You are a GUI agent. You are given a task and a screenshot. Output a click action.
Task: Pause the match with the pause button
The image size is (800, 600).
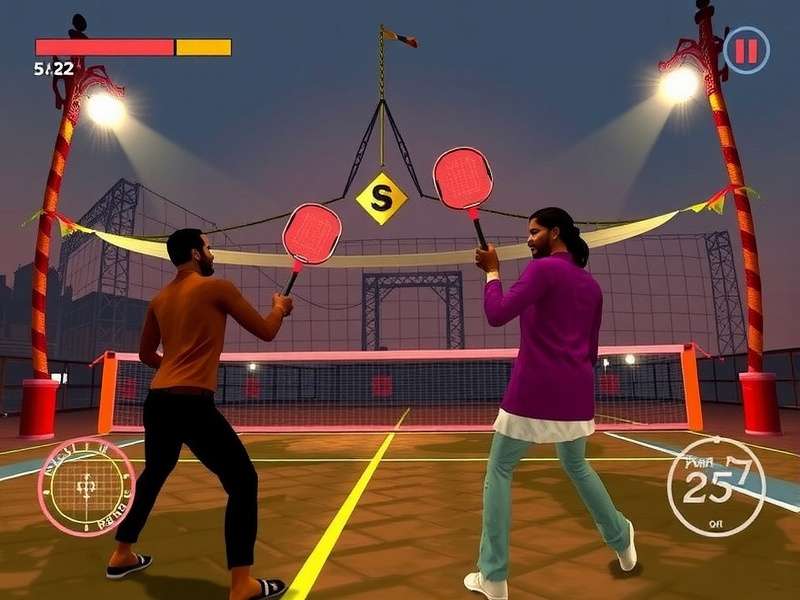(746, 49)
